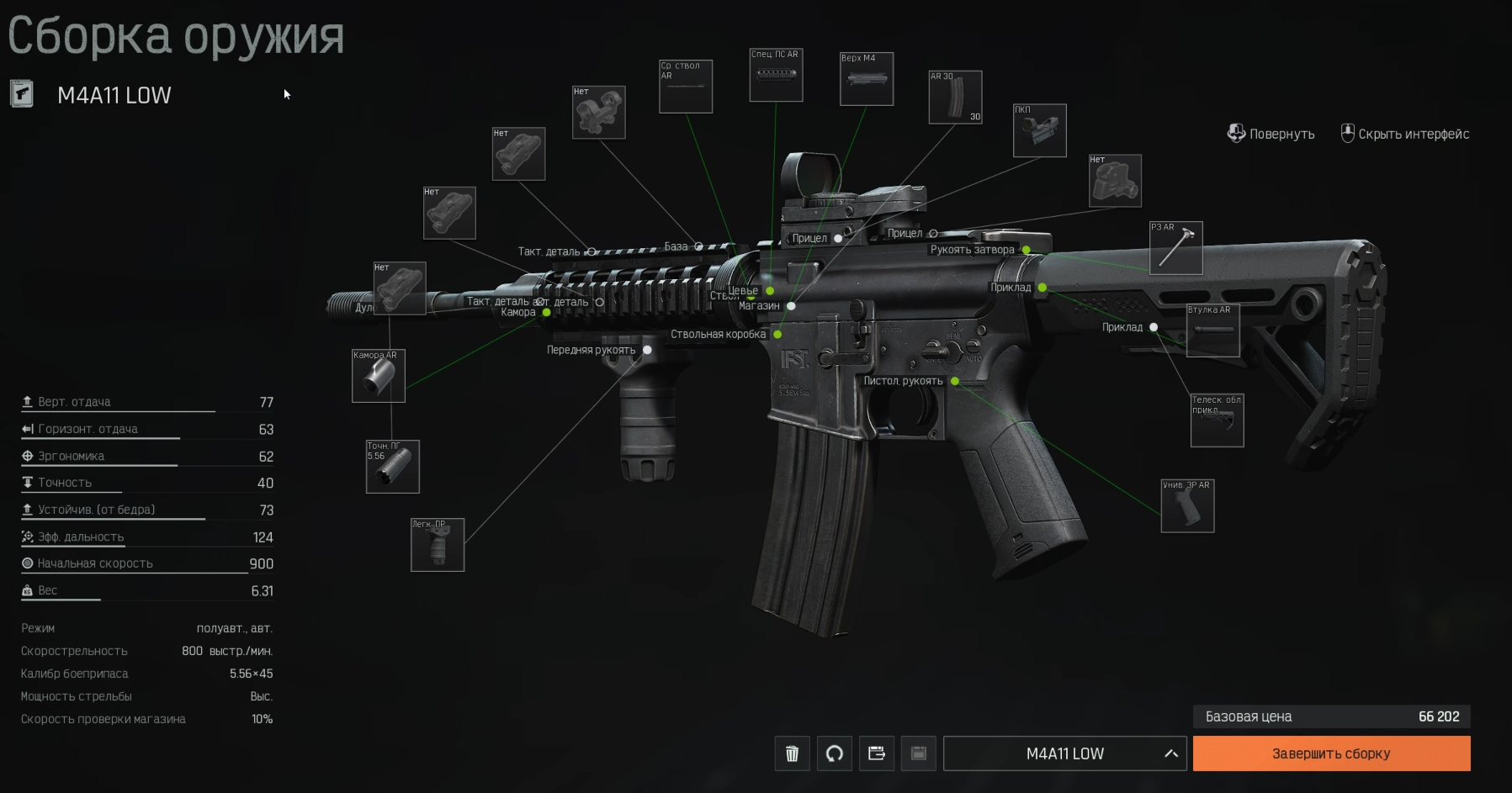Click the orange Завершить сборку button
The width and height of the screenshot is (1512, 793).
click(1331, 753)
